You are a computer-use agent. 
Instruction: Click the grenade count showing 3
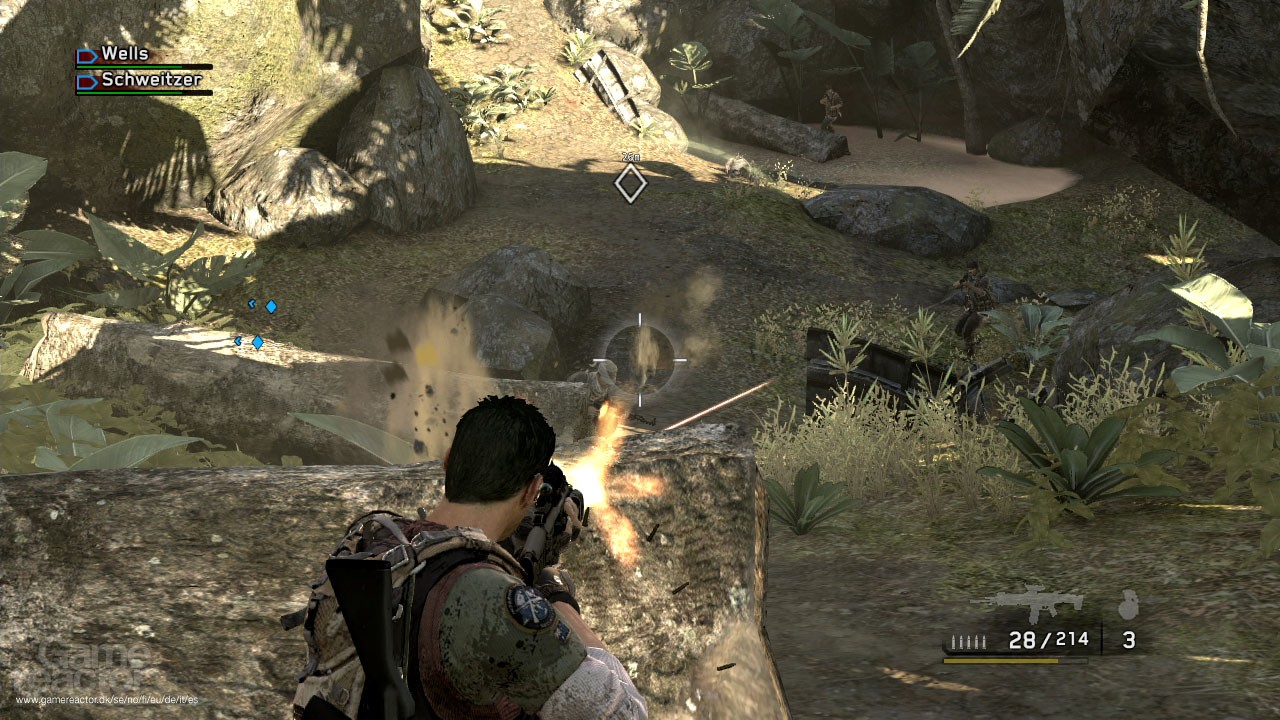pos(1129,641)
